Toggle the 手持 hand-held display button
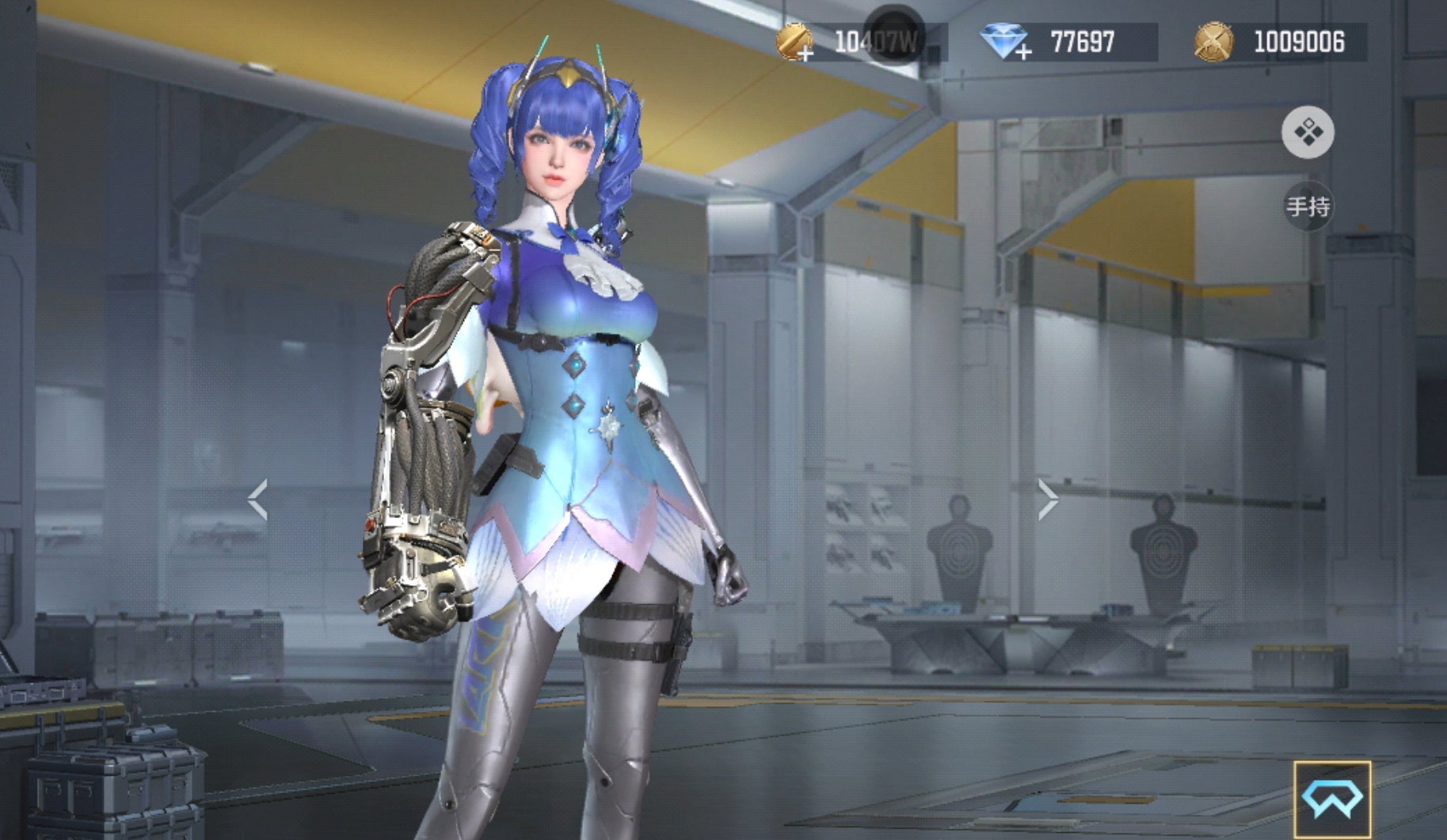The image size is (1447, 840). point(1308,207)
